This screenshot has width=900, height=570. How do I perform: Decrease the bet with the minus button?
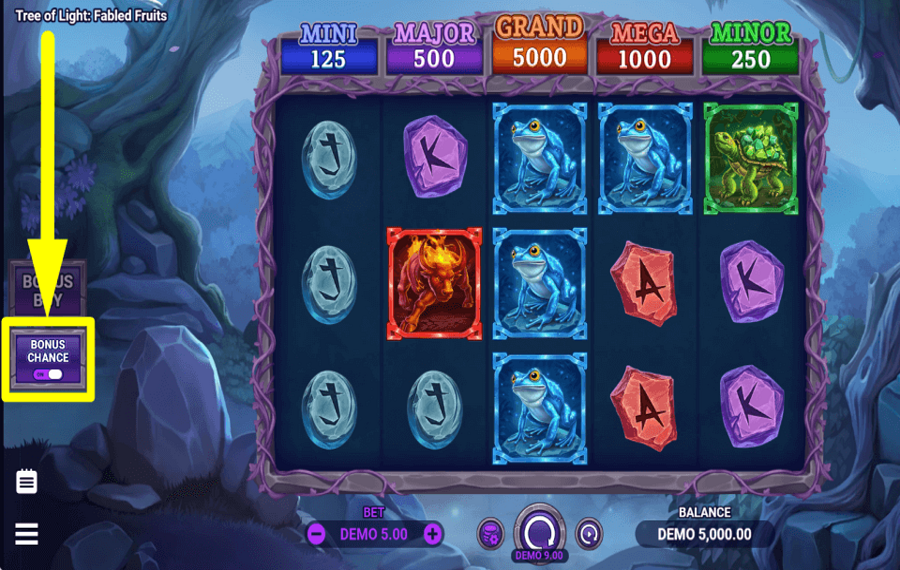coord(316,534)
